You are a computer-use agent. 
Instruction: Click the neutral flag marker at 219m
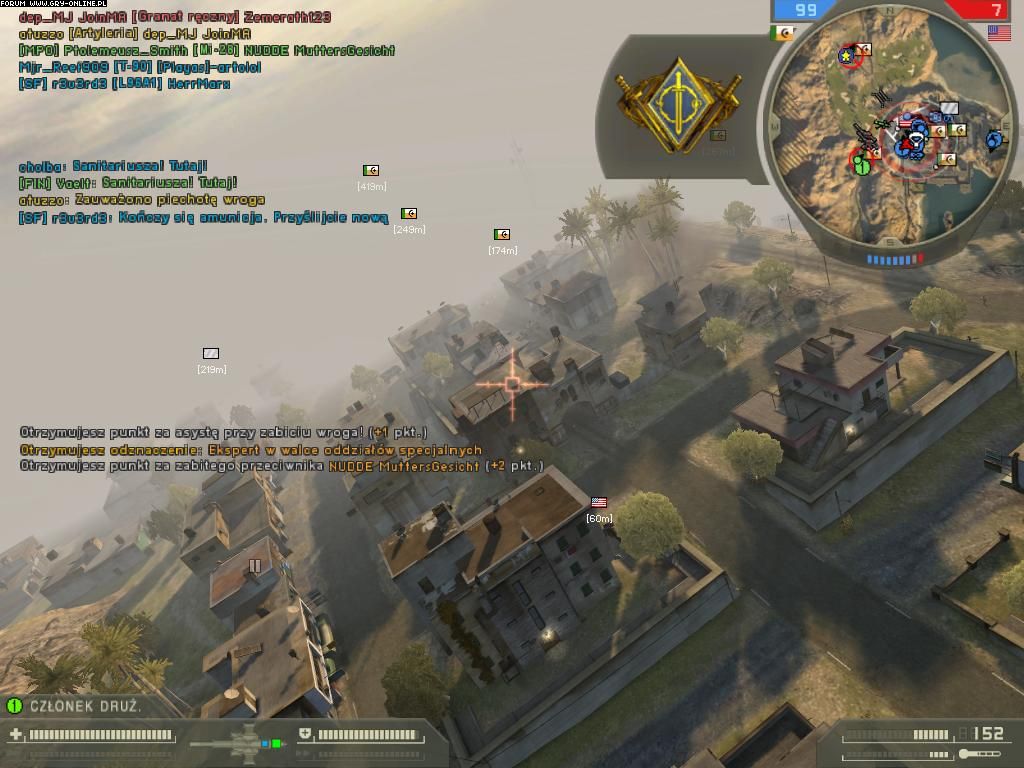click(211, 354)
